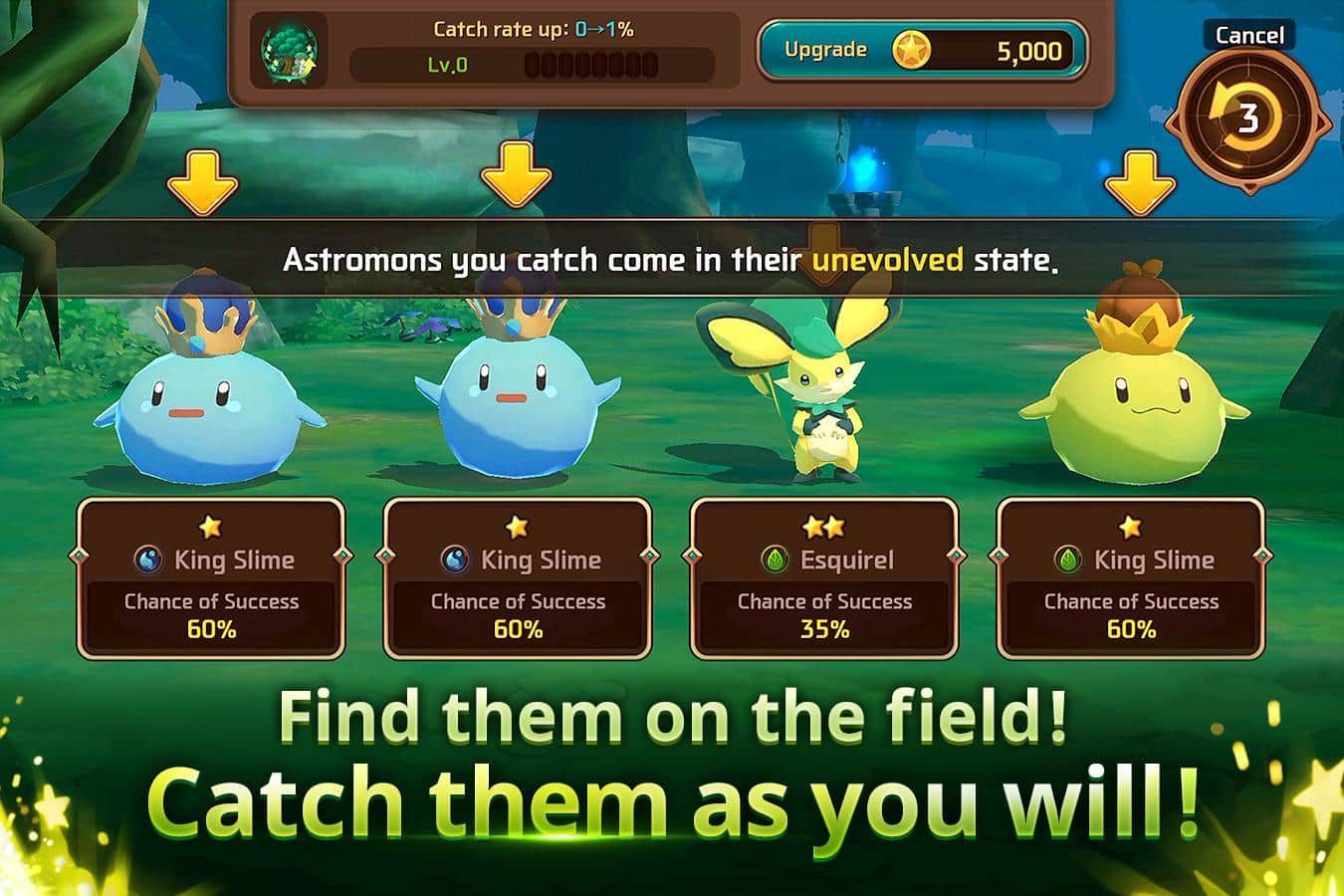This screenshot has height=896, width=1344.
Task: Choose the leaf-element King Slime card
Action: tap(1131, 579)
